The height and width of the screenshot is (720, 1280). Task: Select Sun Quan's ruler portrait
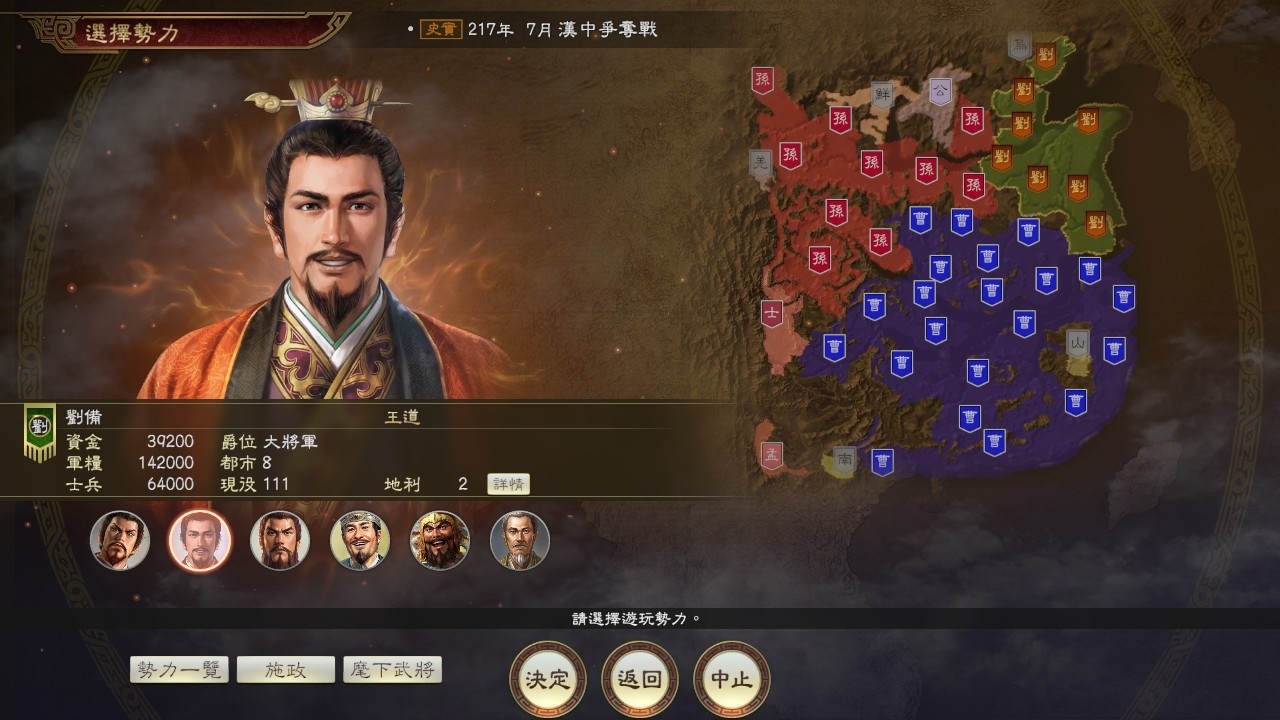point(280,540)
